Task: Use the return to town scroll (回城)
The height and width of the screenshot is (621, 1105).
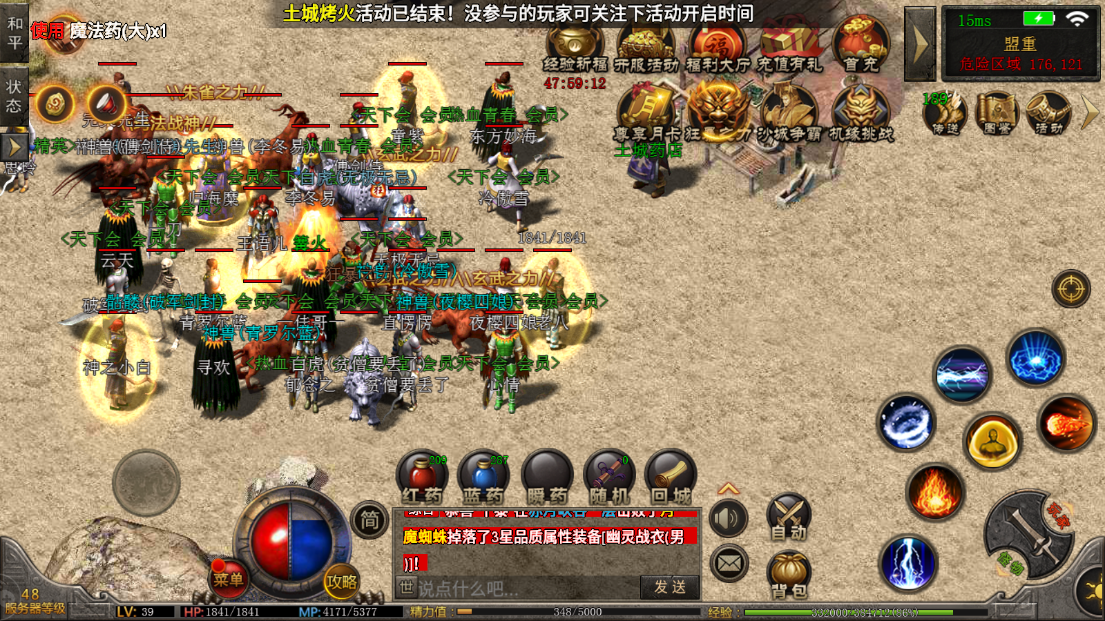Action: (x=670, y=475)
